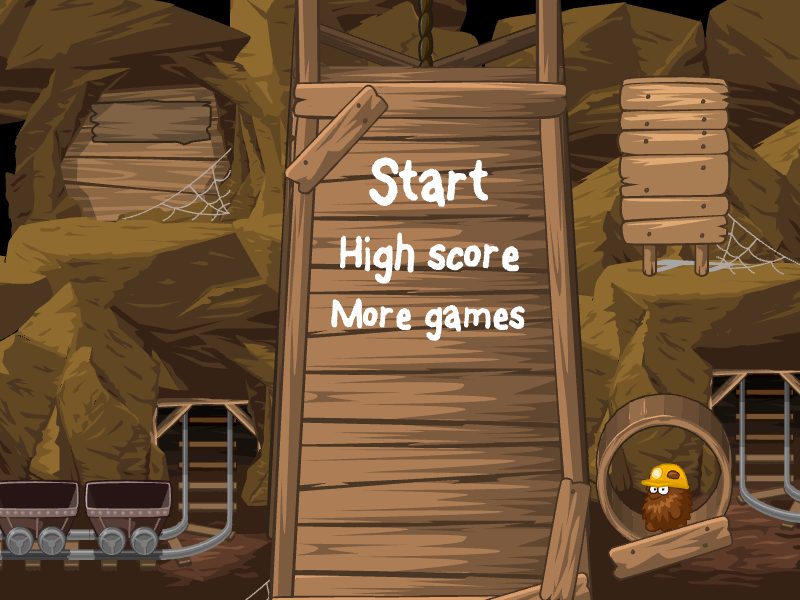
Task: Select the More games option
Action: click(428, 316)
